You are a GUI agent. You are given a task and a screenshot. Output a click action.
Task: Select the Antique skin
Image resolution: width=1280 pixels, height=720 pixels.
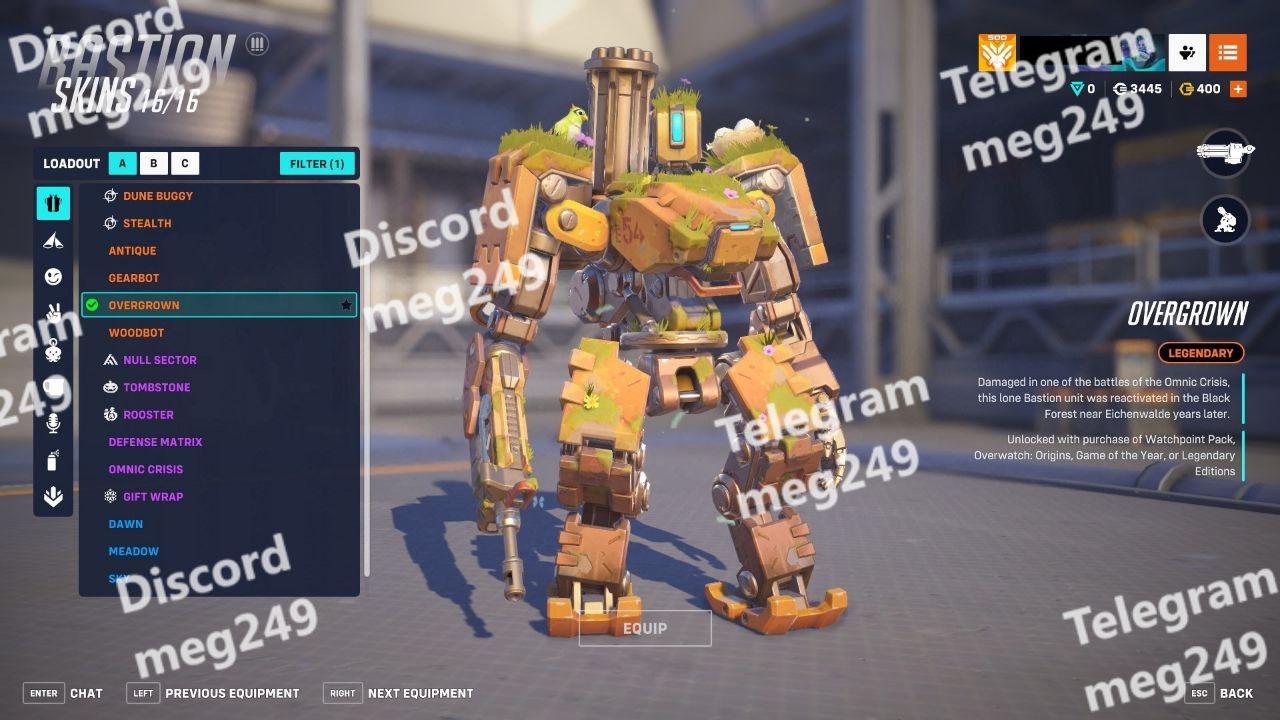click(x=132, y=251)
